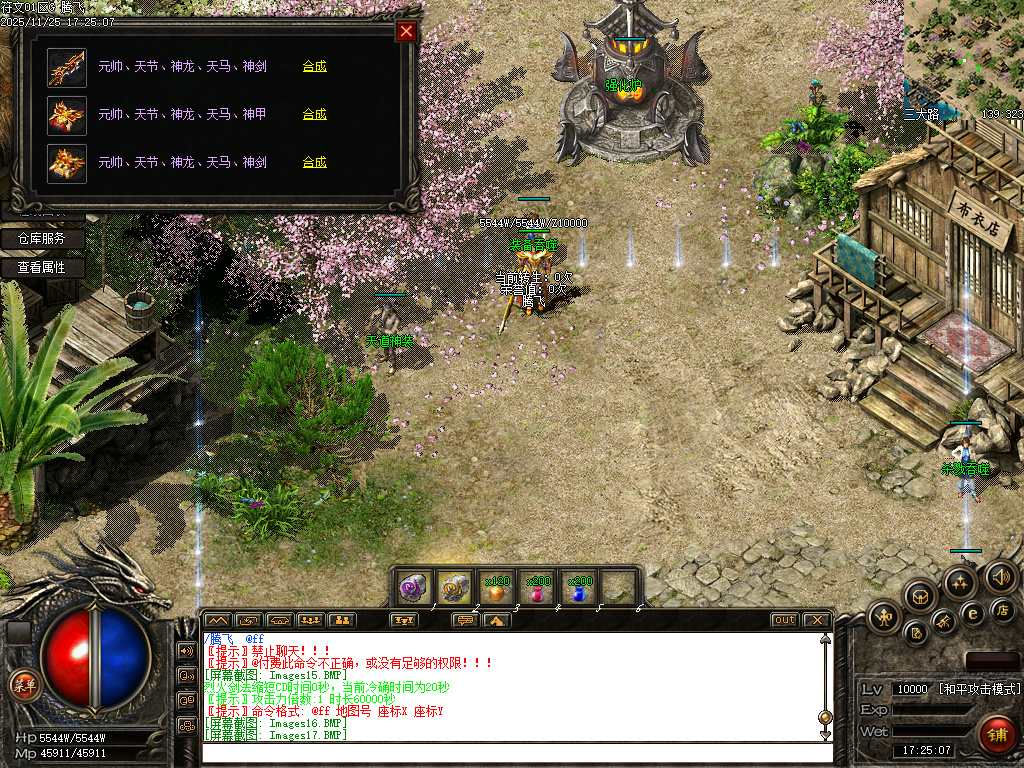Use the orange potion x120 slot

[497, 589]
